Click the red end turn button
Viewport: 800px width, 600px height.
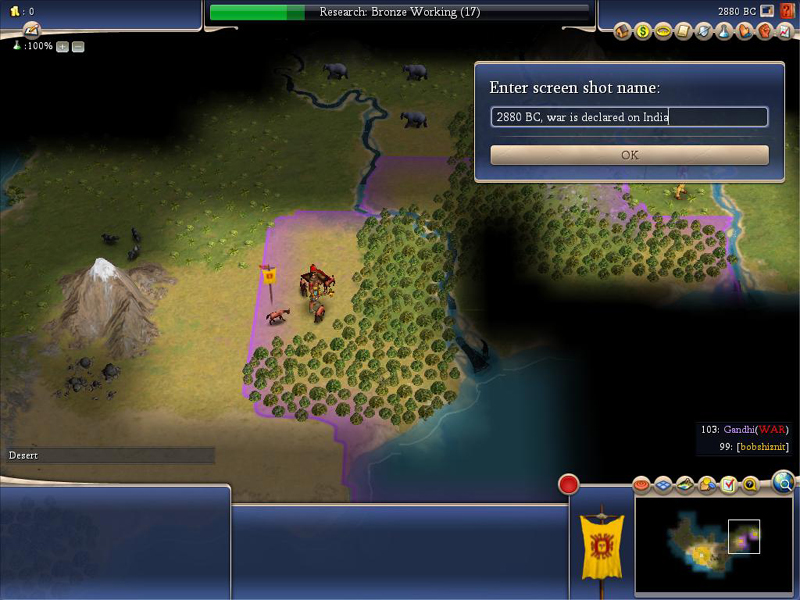click(569, 485)
